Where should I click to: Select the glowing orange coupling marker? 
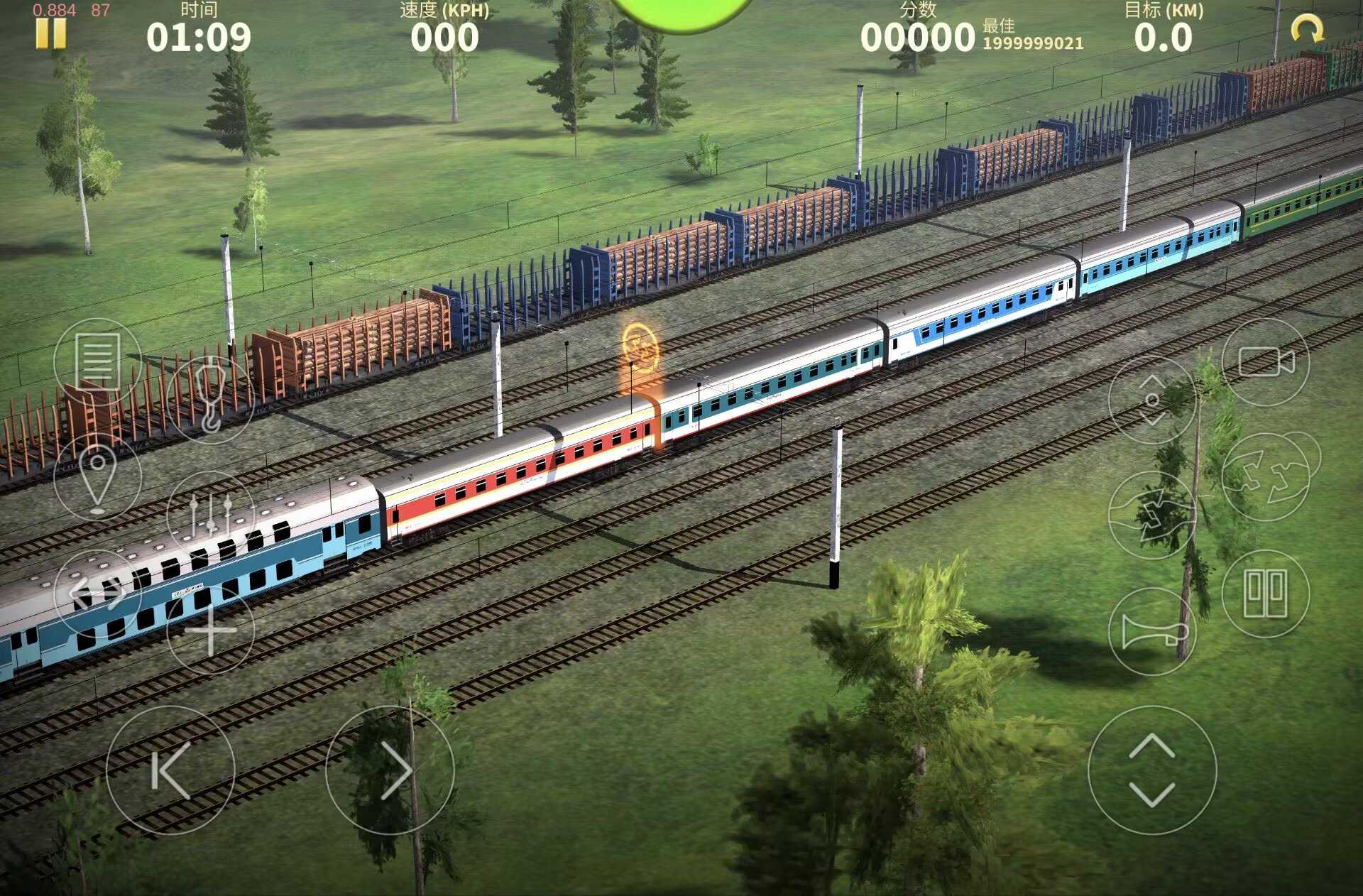(640, 349)
